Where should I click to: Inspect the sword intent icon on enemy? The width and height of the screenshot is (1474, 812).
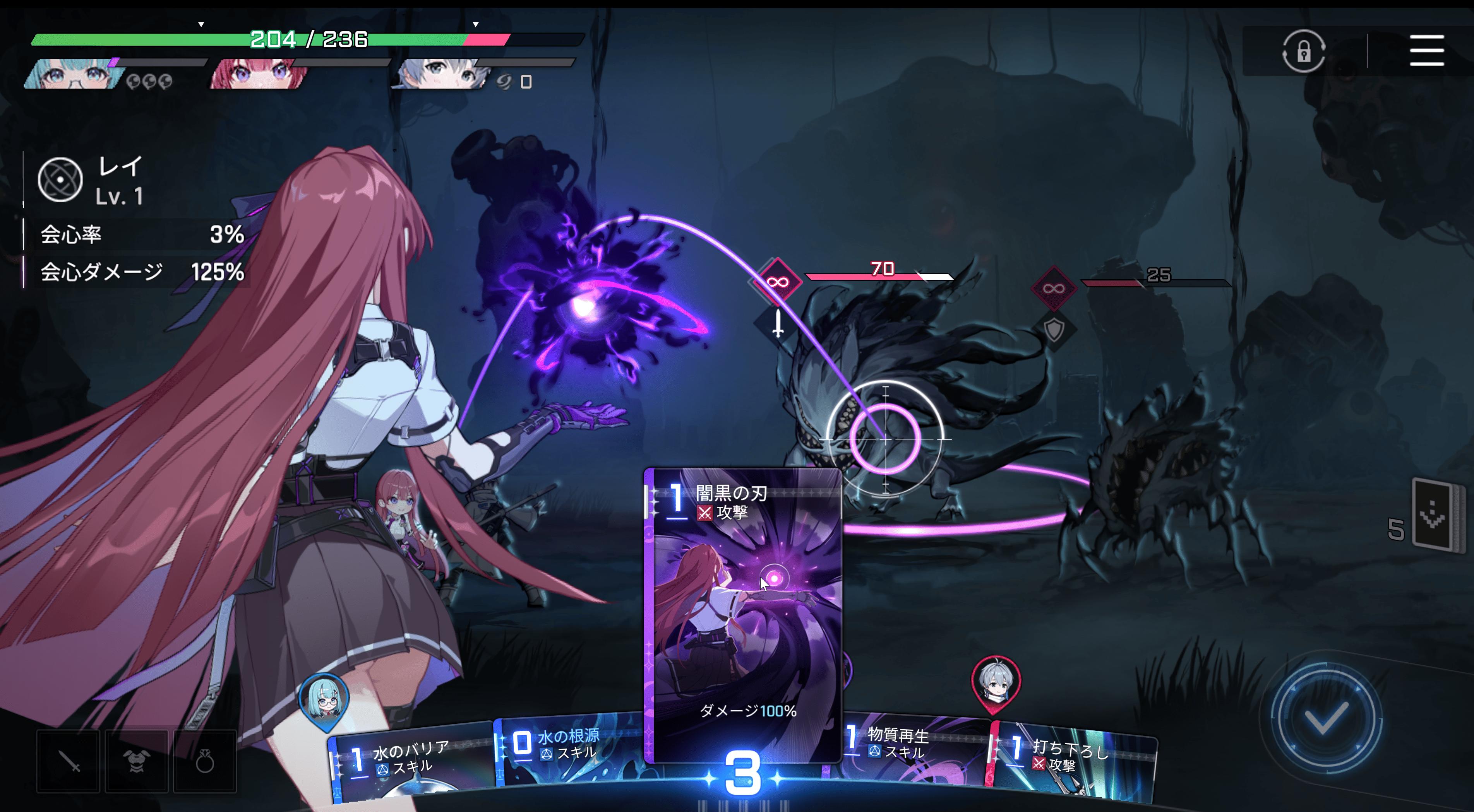(778, 324)
